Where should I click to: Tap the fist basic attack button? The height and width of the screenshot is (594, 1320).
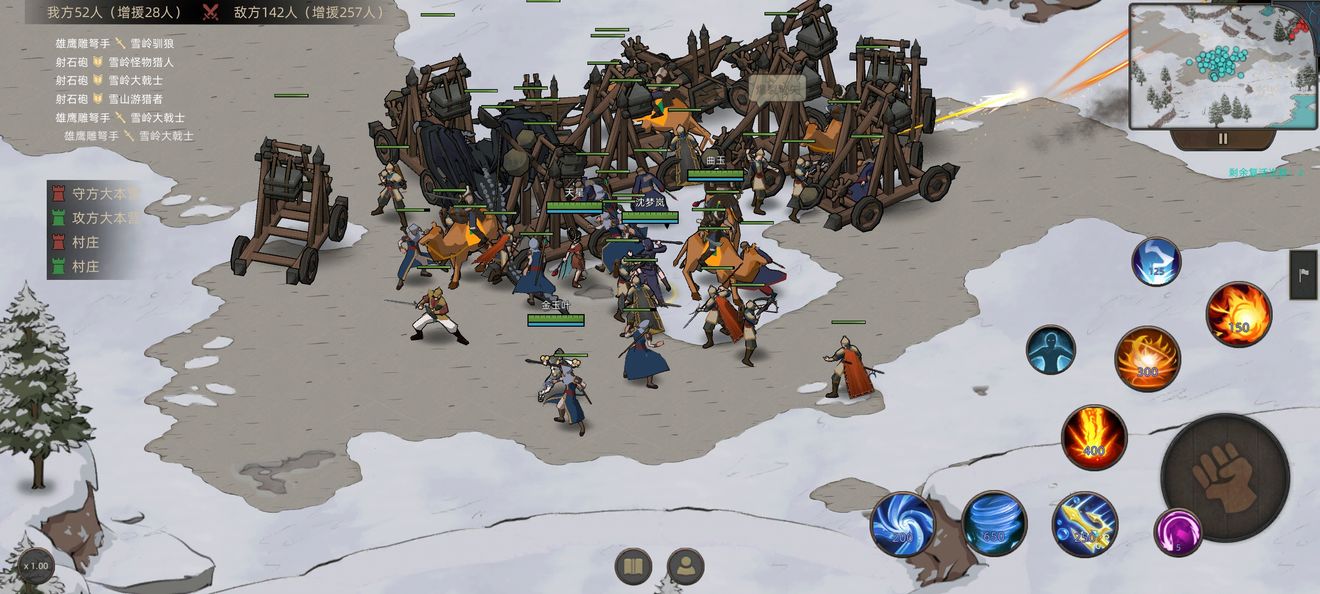pos(1223,476)
